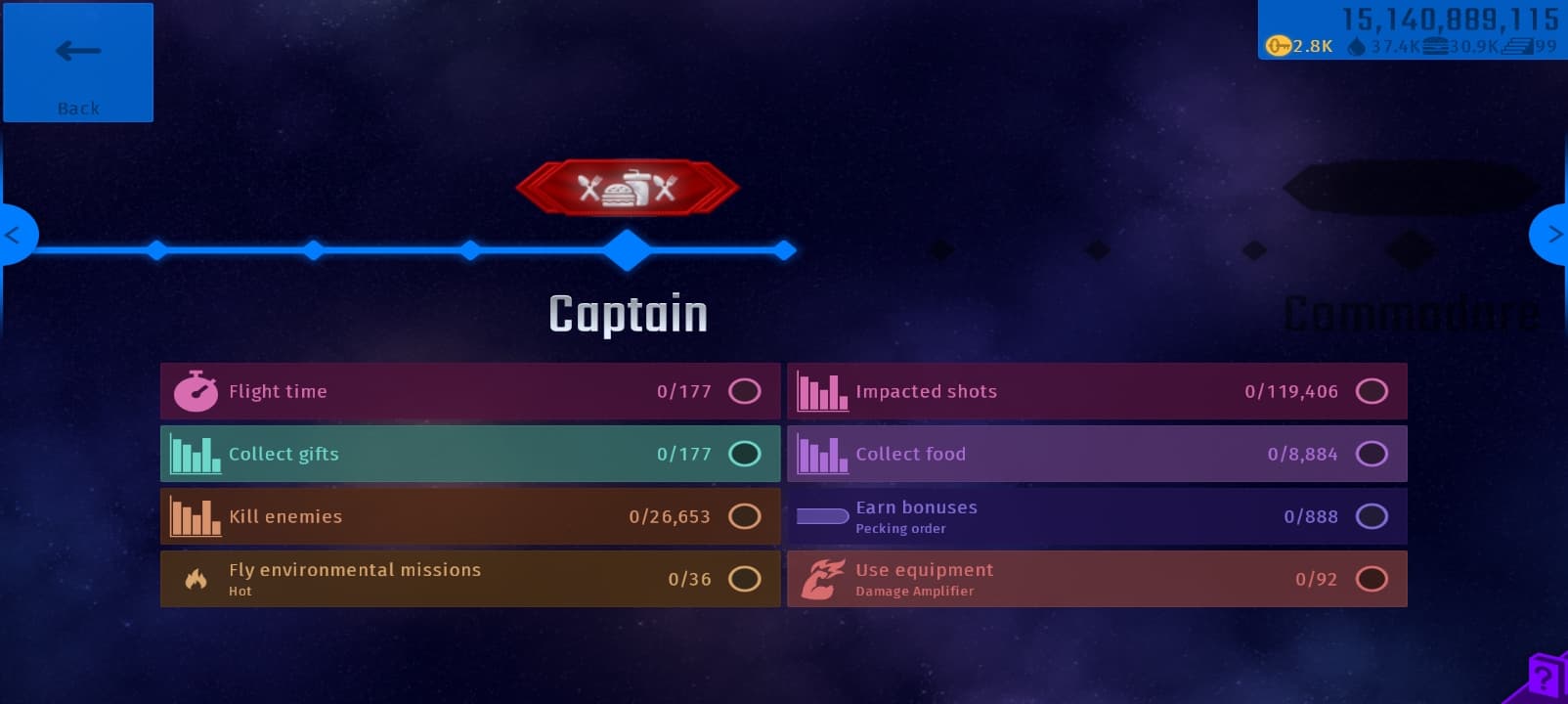
Task: Open the Kill enemies objective row
Action: tap(469, 516)
